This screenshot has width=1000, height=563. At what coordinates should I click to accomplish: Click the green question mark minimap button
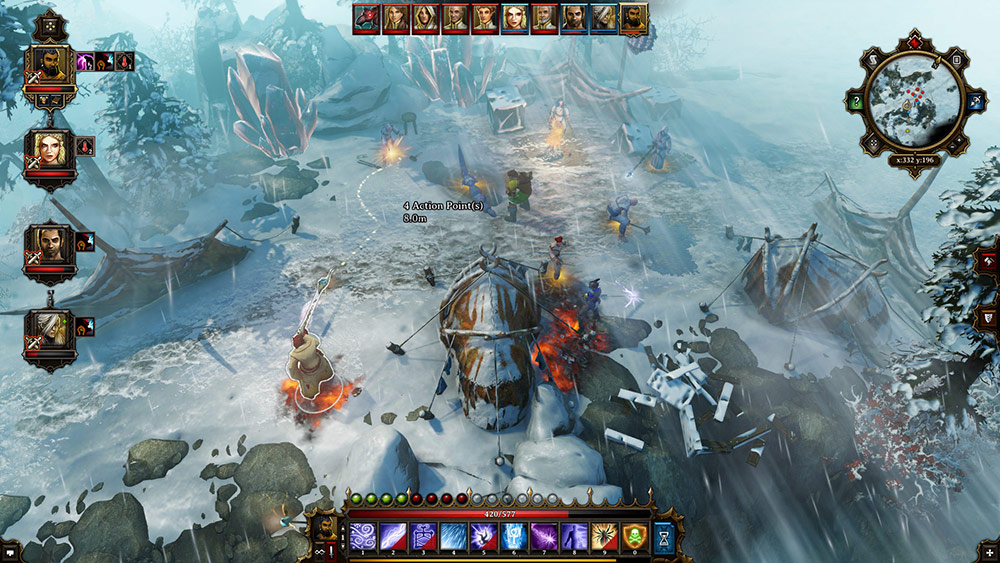coord(857,102)
